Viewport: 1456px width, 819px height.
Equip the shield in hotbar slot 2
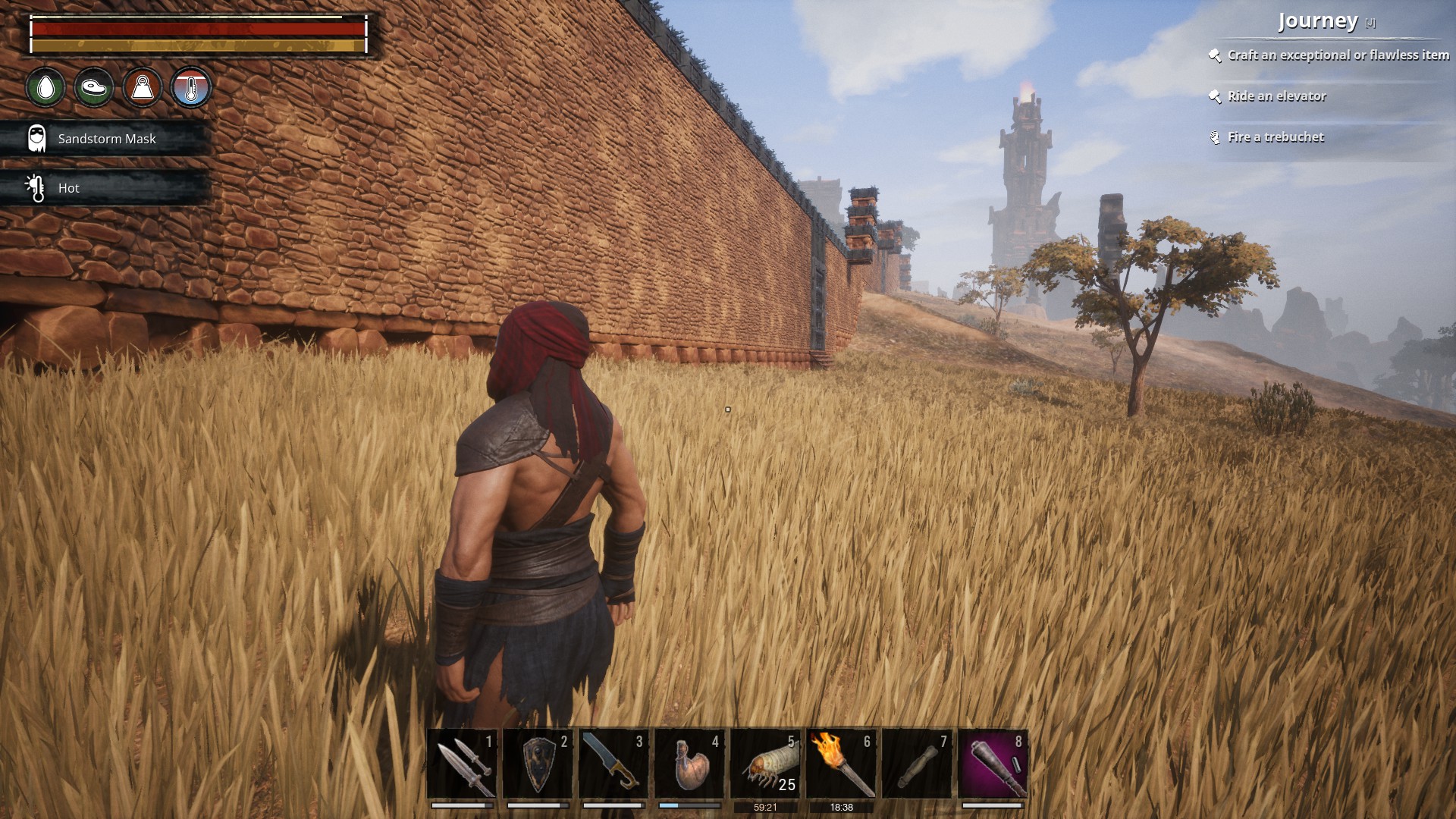538,764
